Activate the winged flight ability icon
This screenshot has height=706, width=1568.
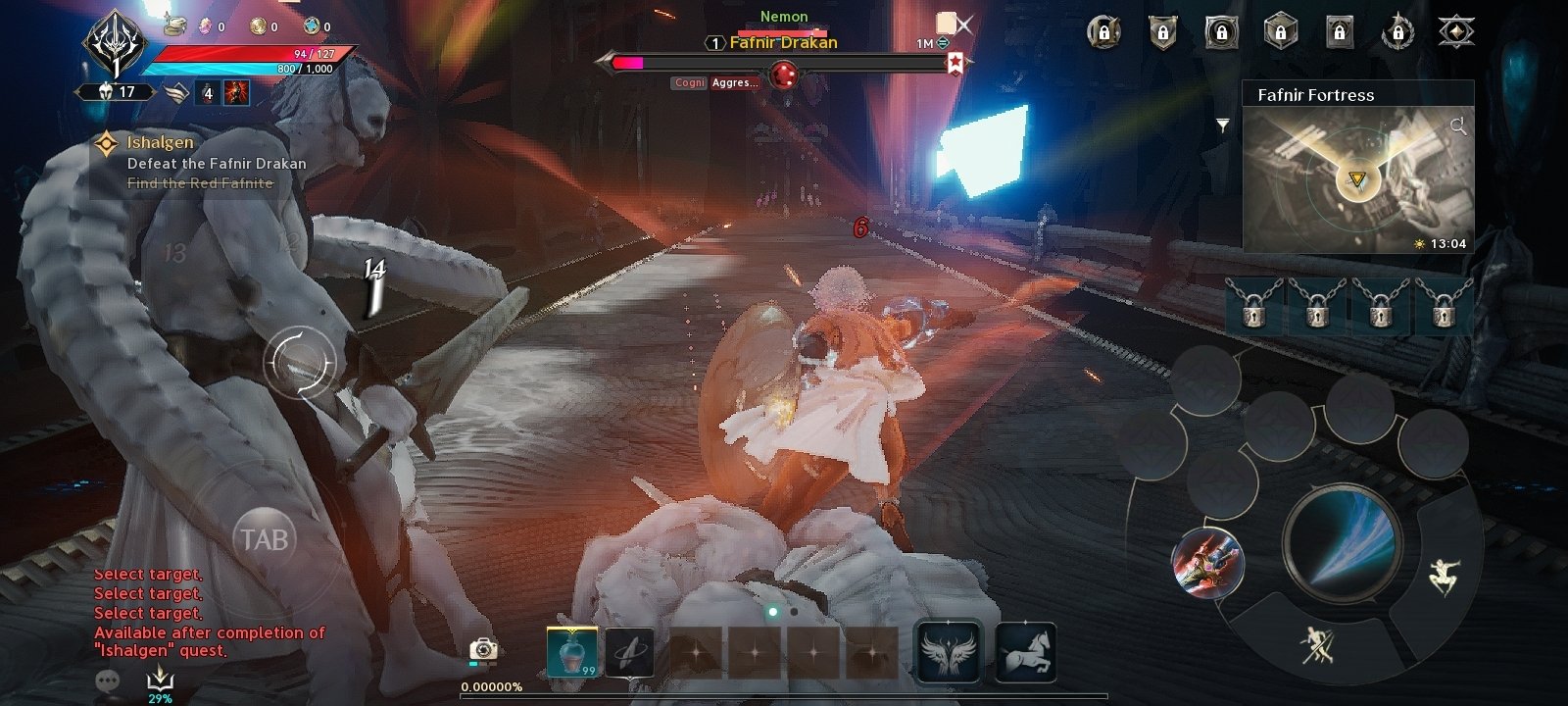pyautogui.click(x=948, y=652)
